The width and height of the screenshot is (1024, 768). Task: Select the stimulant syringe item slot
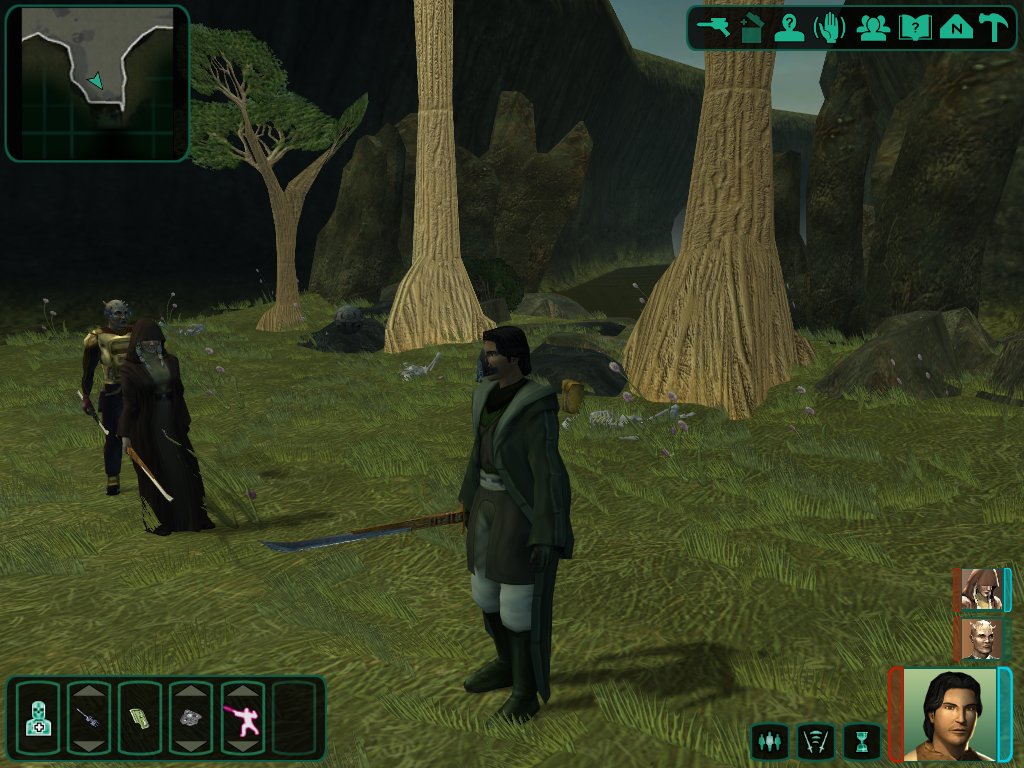pos(89,718)
